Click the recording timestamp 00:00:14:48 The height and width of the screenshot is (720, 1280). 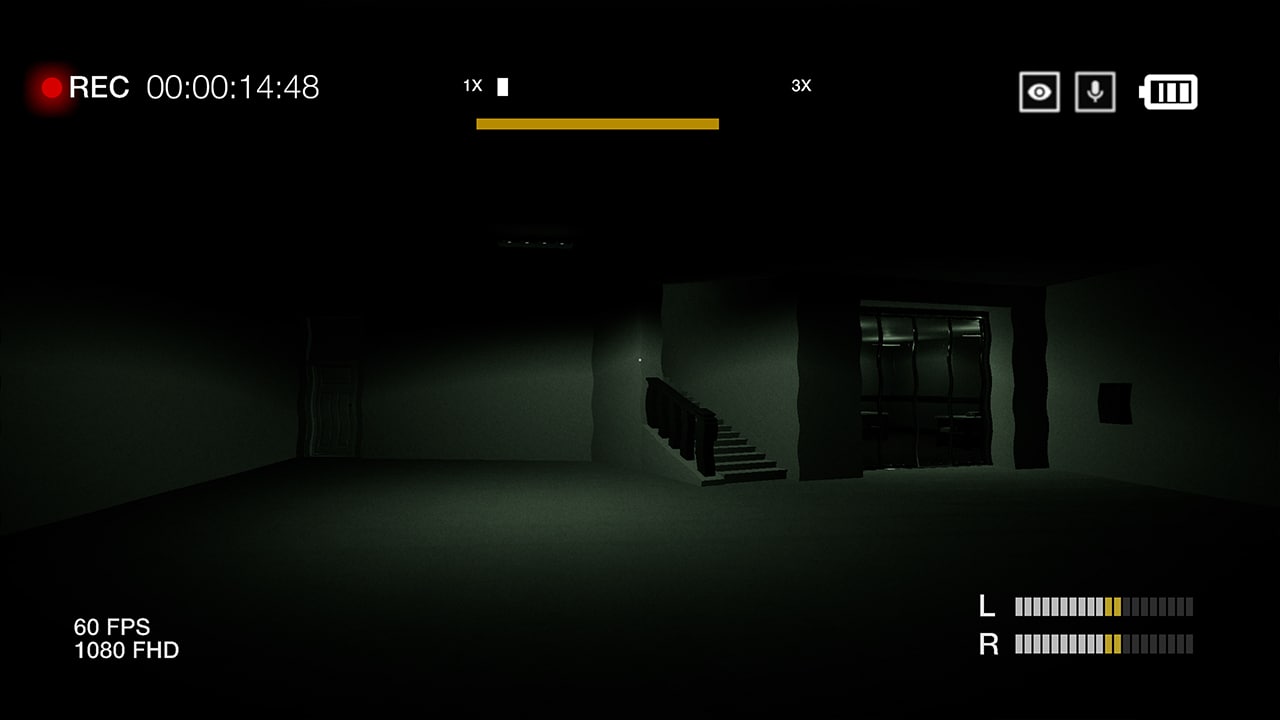pyautogui.click(x=232, y=88)
